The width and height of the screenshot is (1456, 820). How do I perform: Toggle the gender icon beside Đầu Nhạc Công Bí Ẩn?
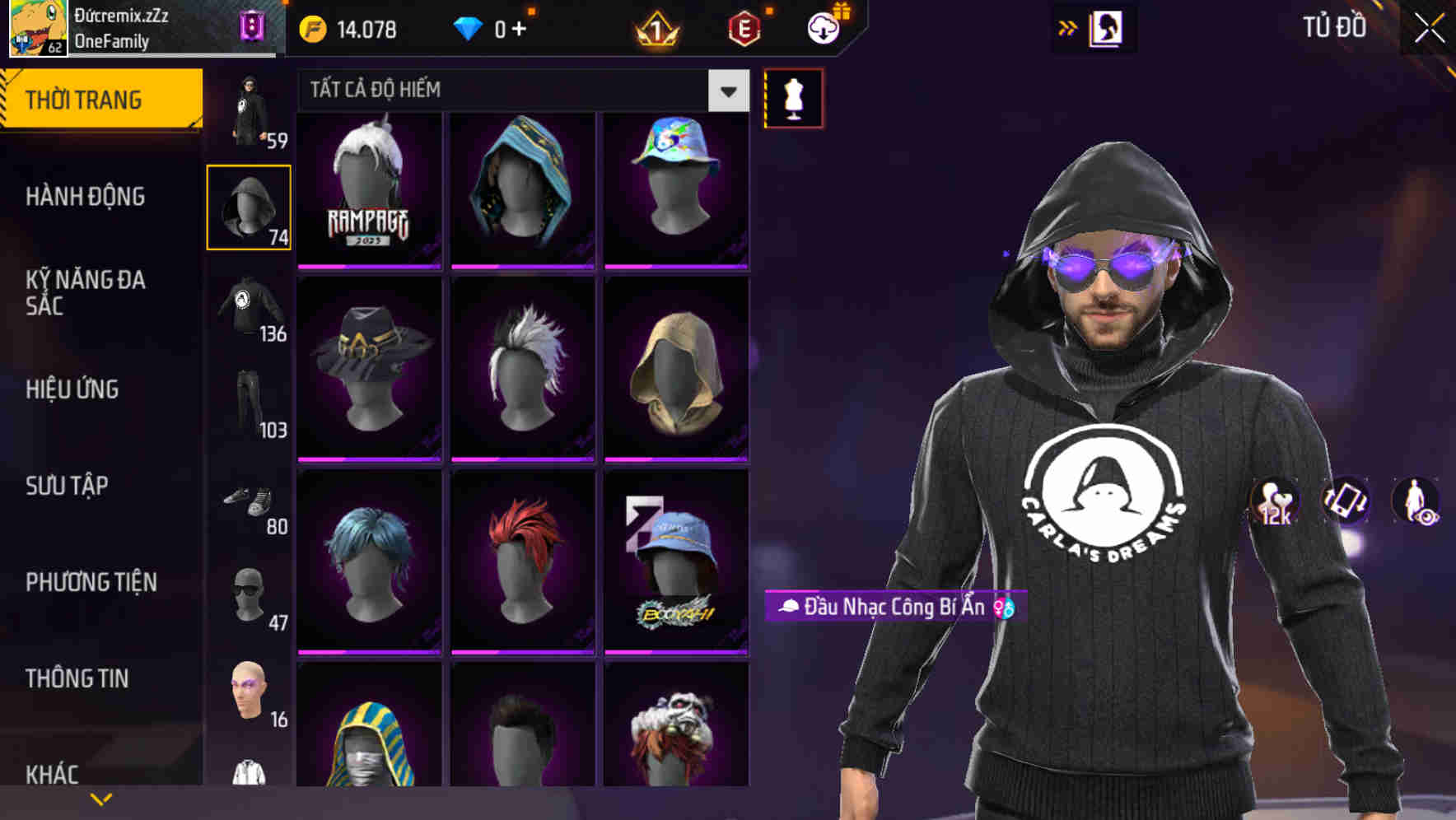tap(1004, 608)
